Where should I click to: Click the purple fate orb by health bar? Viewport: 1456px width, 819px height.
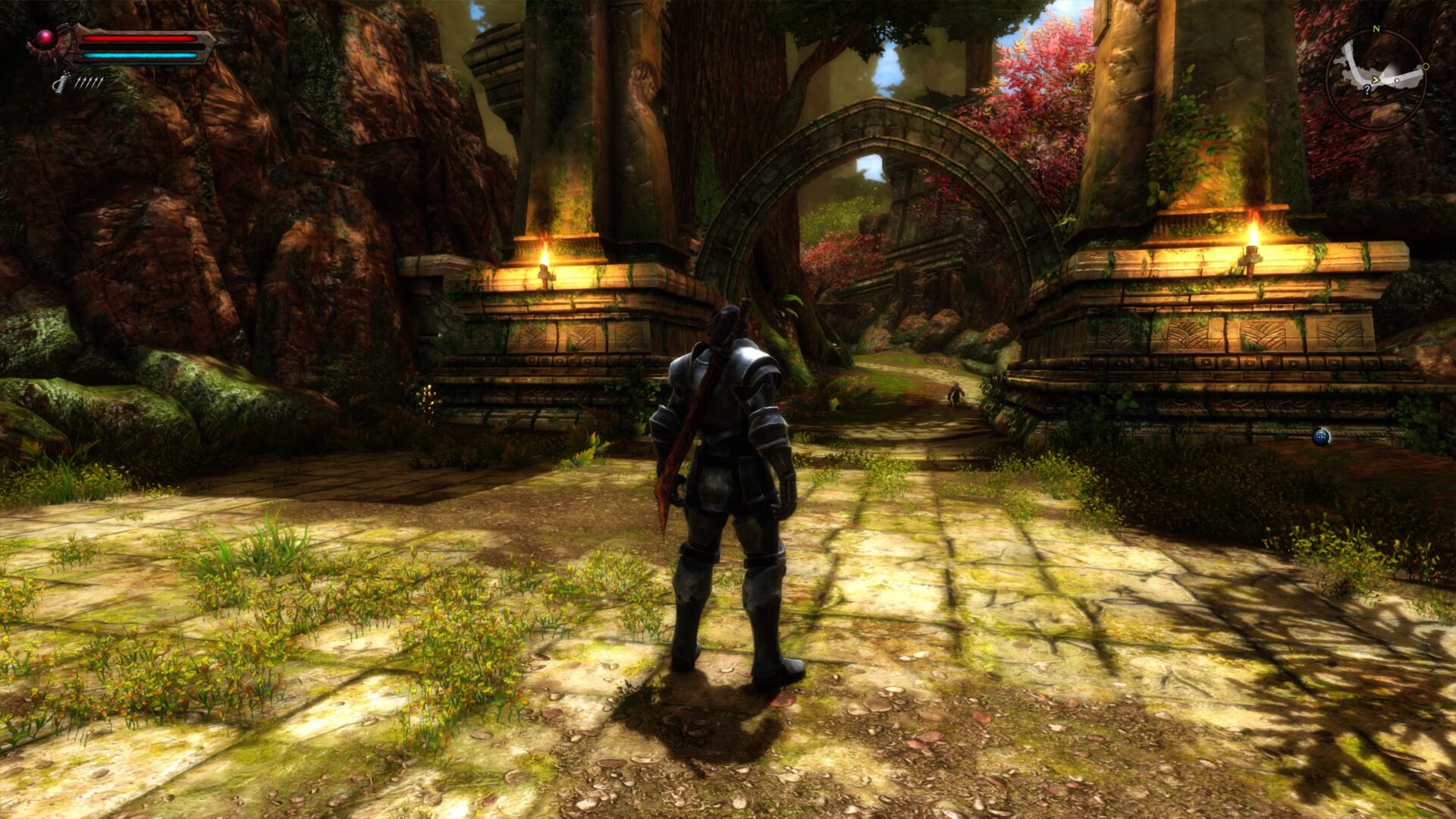(45, 38)
